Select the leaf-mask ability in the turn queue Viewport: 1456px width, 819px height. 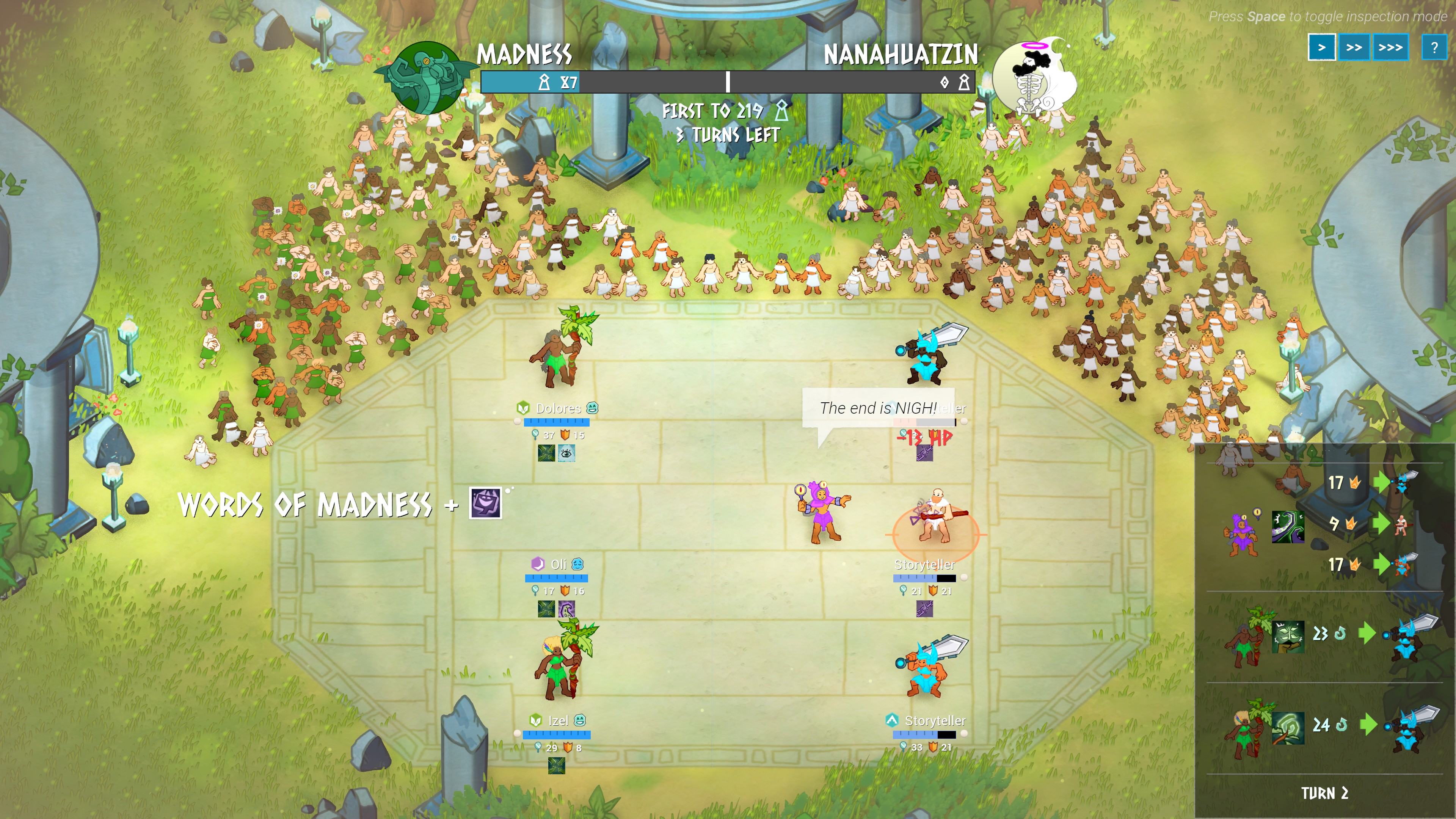click(1288, 637)
